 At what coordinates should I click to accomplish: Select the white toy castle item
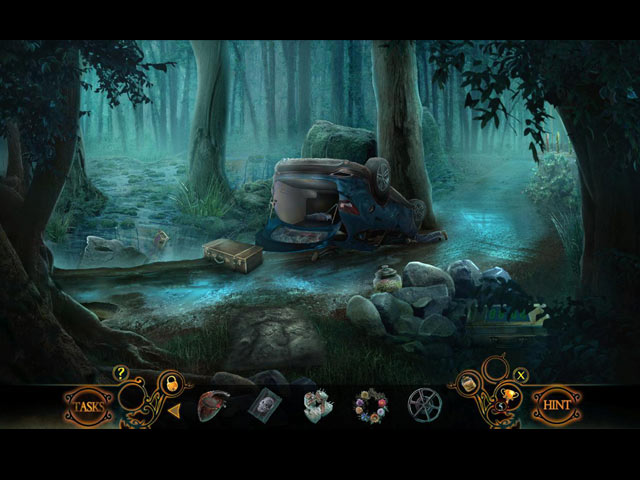pyautogui.click(x=318, y=405)
